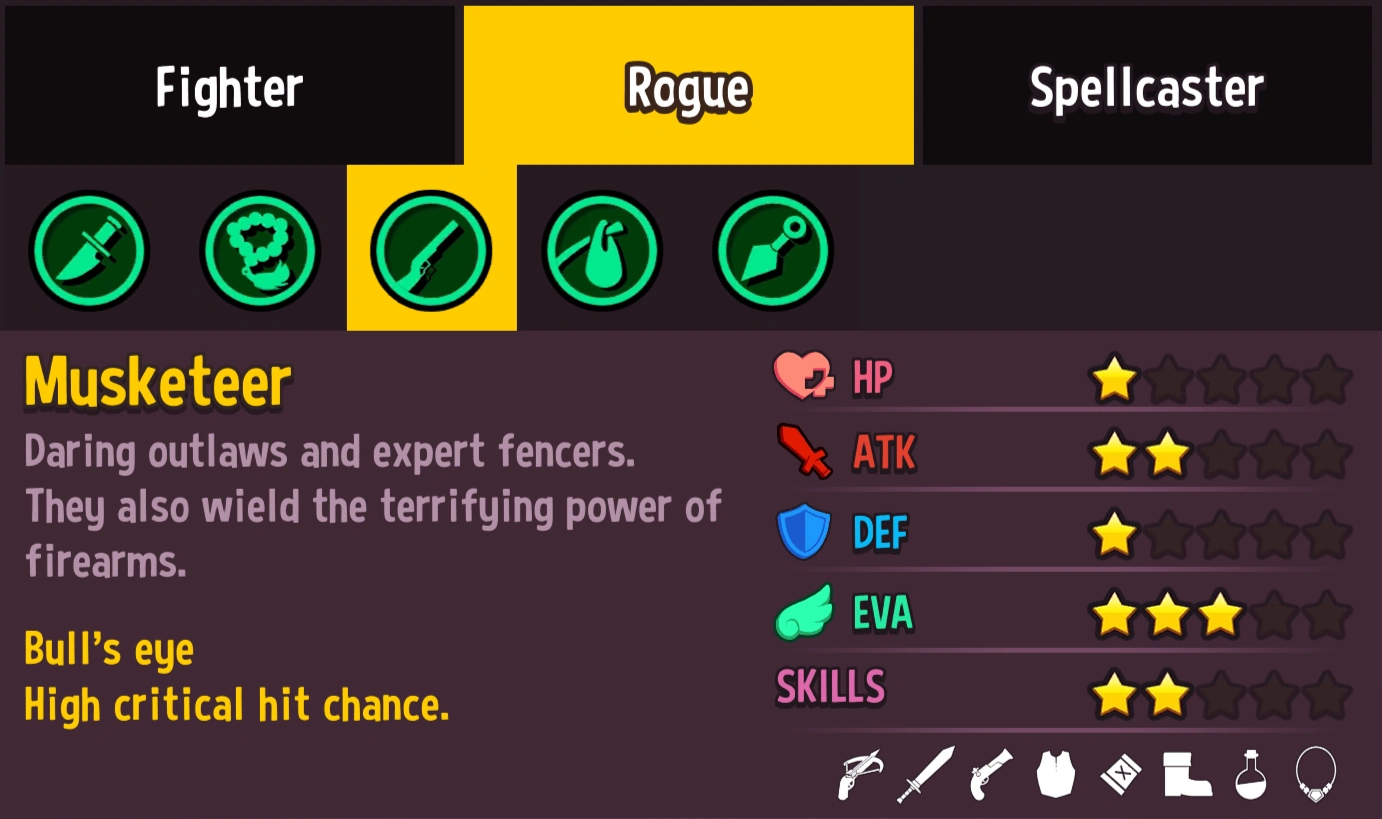Click the EVA wing icon
Image resolution: width=1382 pixels, height=819 pixels.
tap(805, 613)
